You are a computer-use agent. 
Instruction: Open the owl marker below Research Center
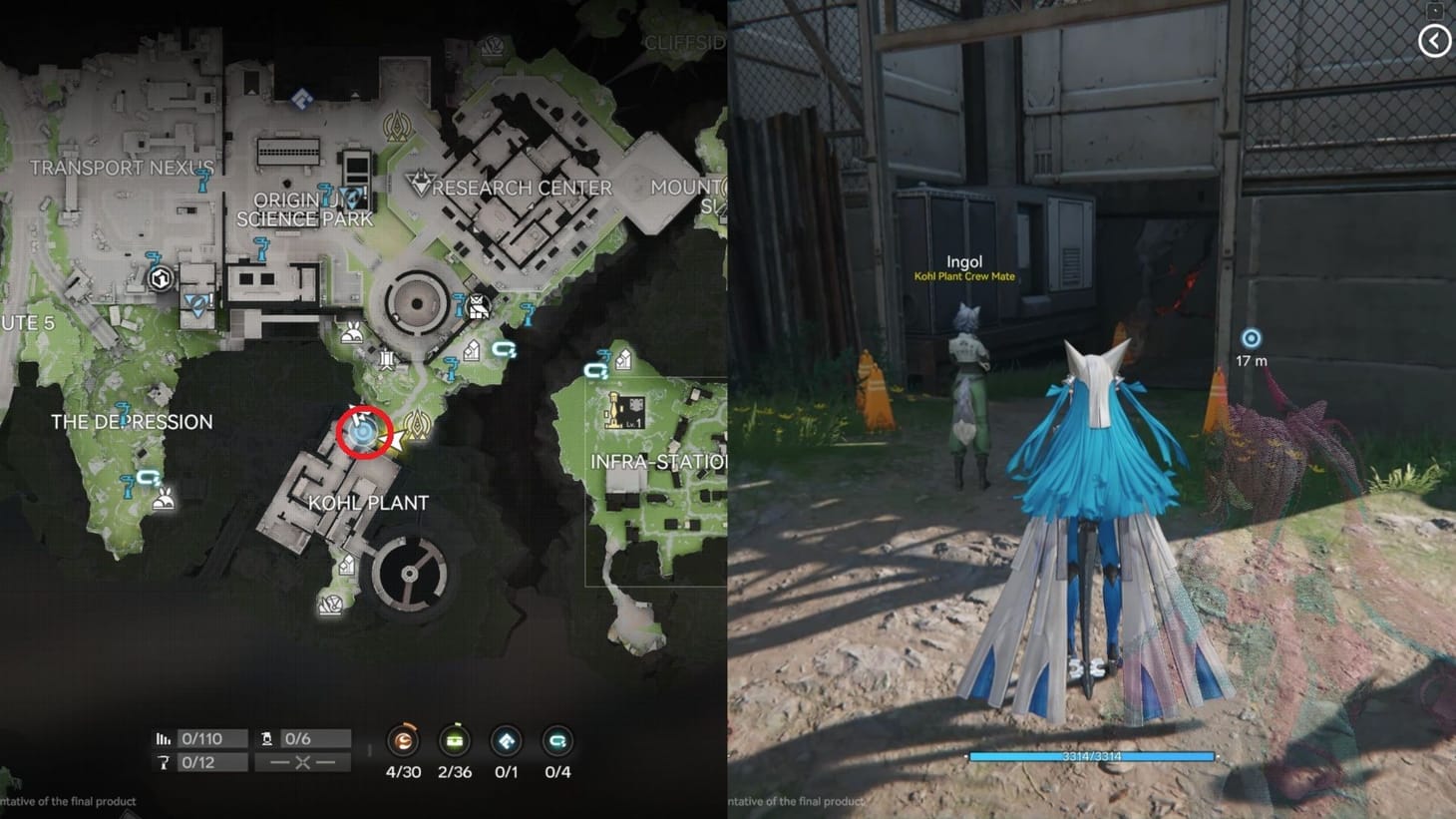(477, 307)
